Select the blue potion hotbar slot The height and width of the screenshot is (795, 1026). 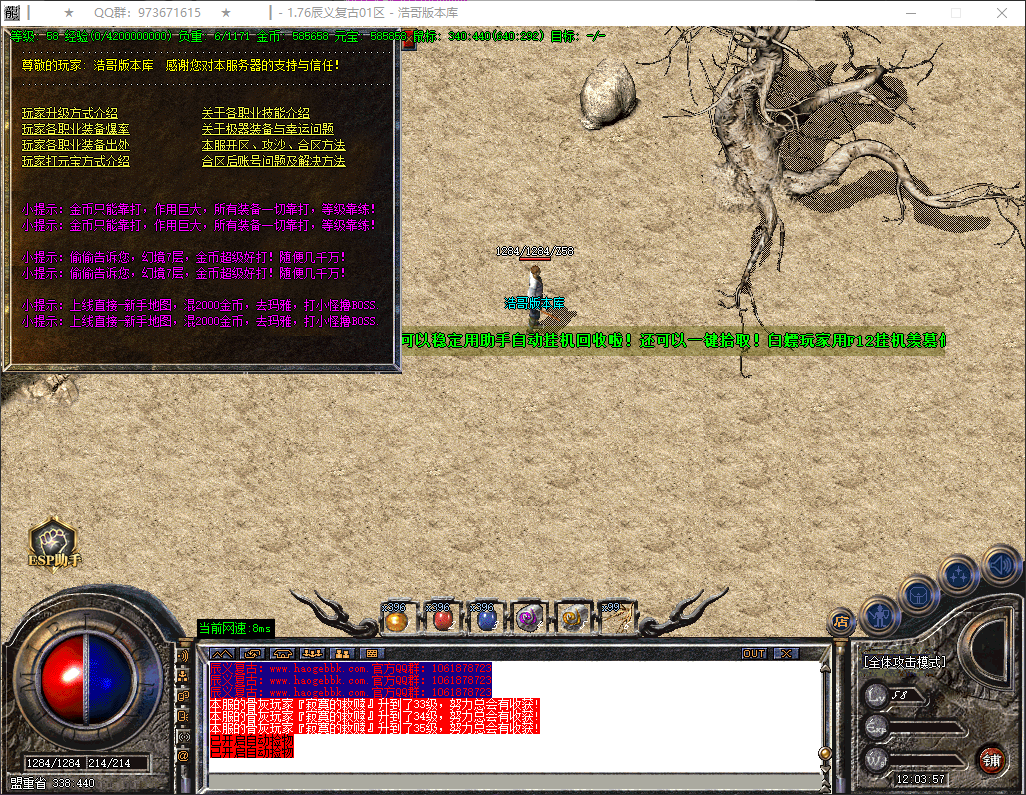(485, 619)
